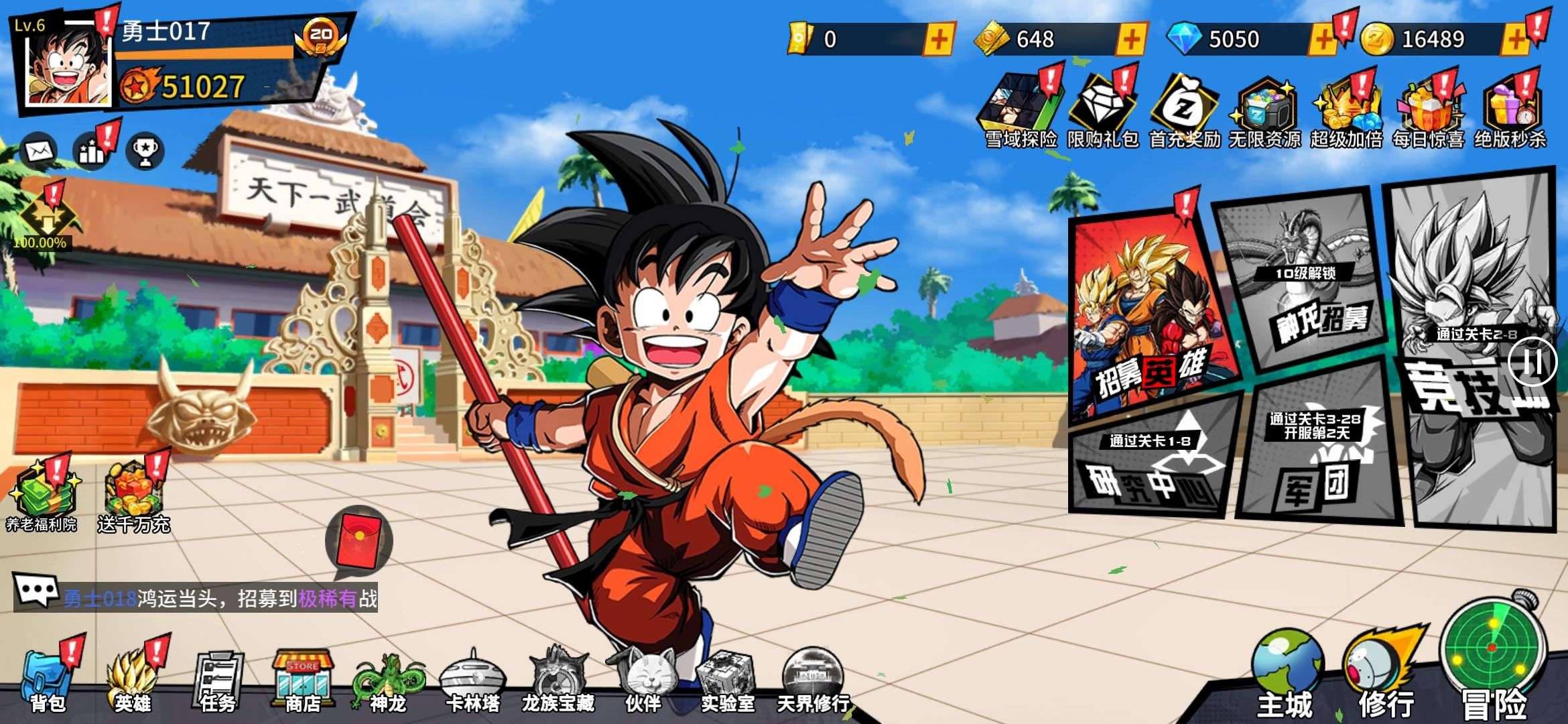Open the 养老福利院 welfare event
Image resolution: width=1568 pixels, height=724 pixels.
pos(42,496)
